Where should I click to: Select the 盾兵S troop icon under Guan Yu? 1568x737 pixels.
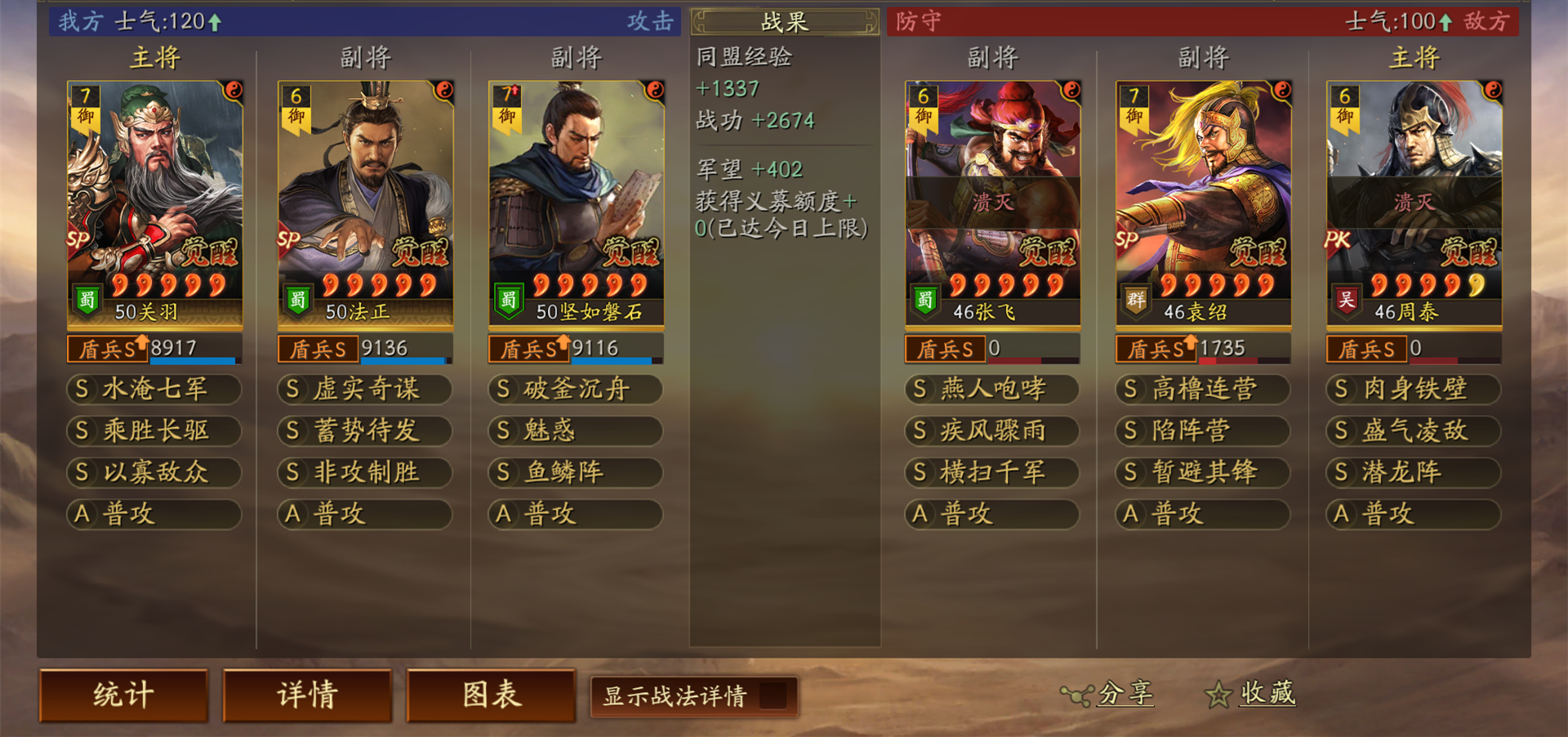[105, 349]
